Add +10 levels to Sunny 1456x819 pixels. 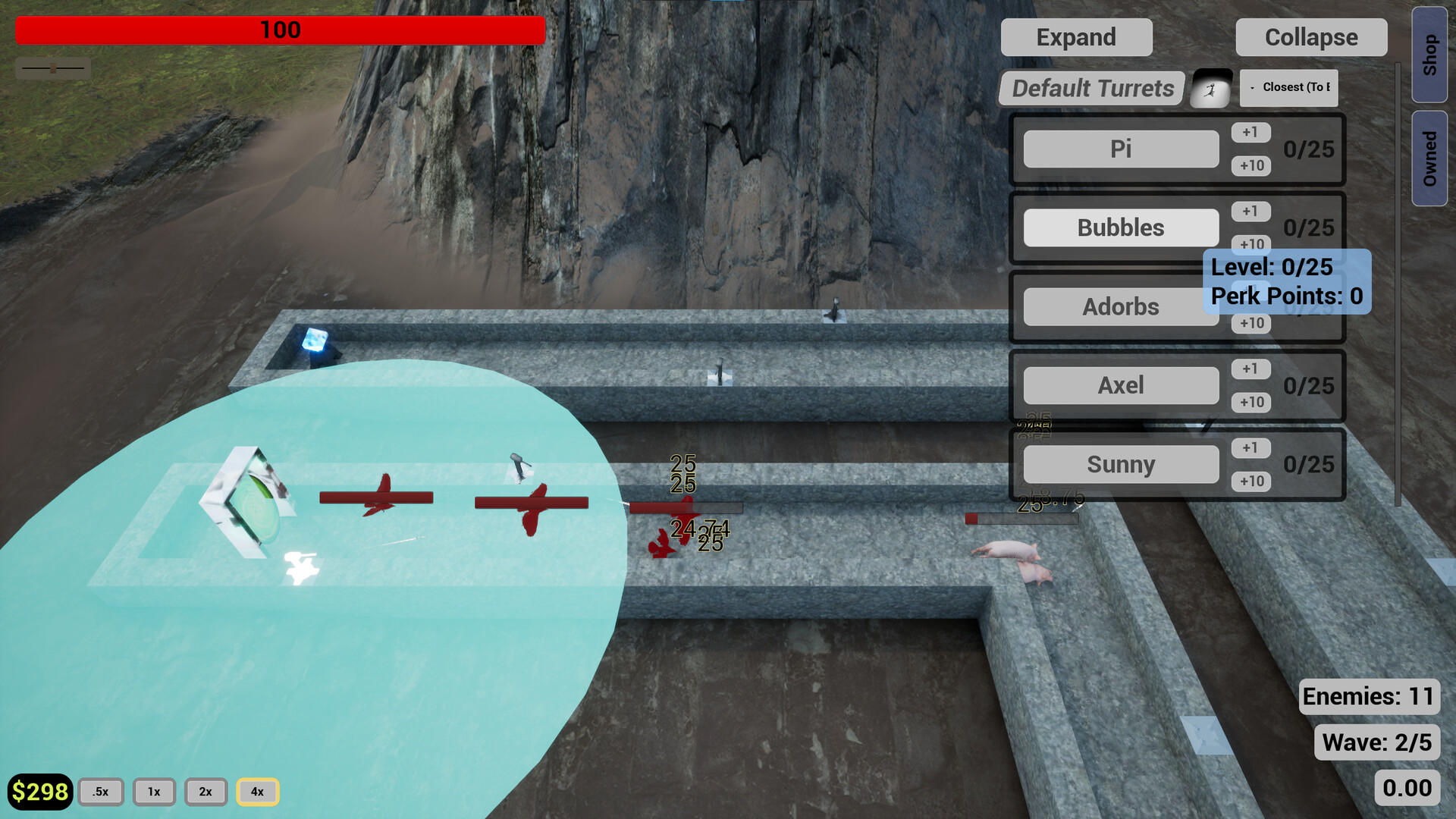pos(1250,482)
